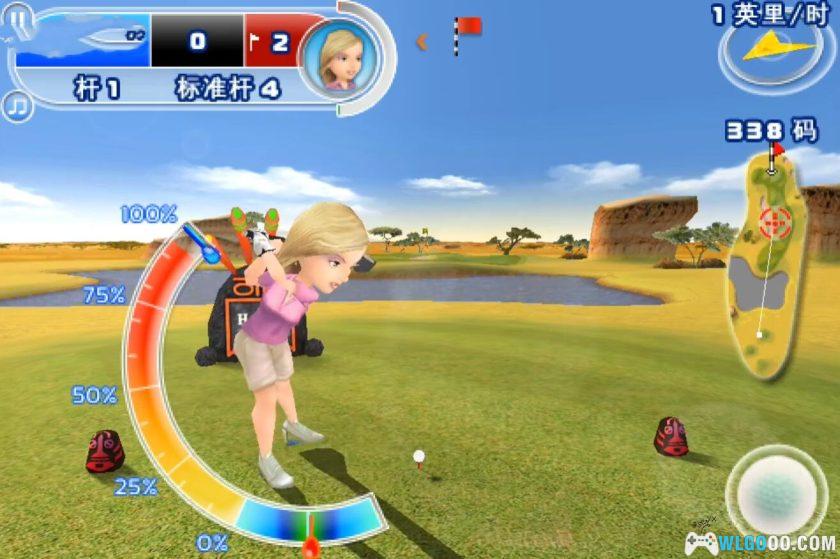Open the hole overview minimap
840x559 pixels.
point(767,267)
